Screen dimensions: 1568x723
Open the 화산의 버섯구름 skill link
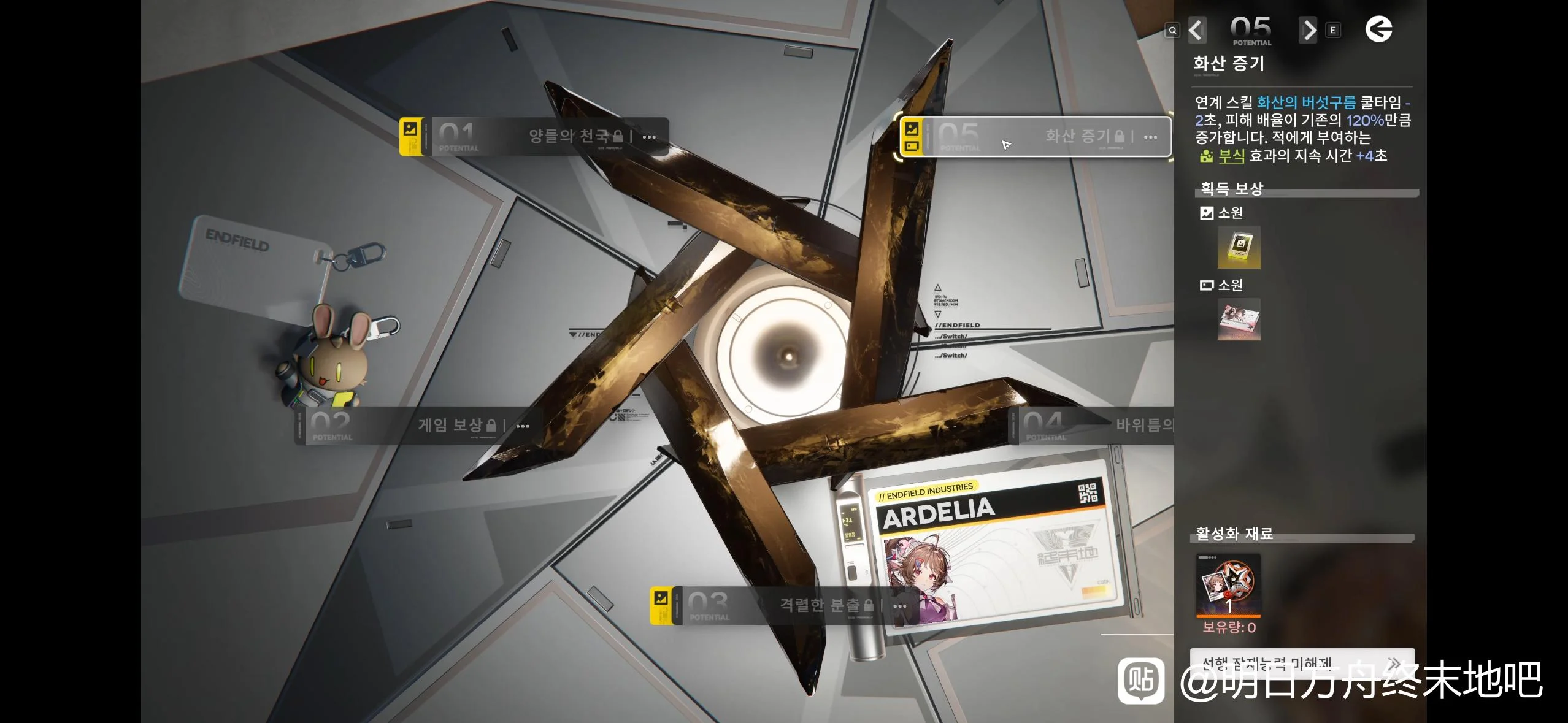click(x=1306, y=102)
